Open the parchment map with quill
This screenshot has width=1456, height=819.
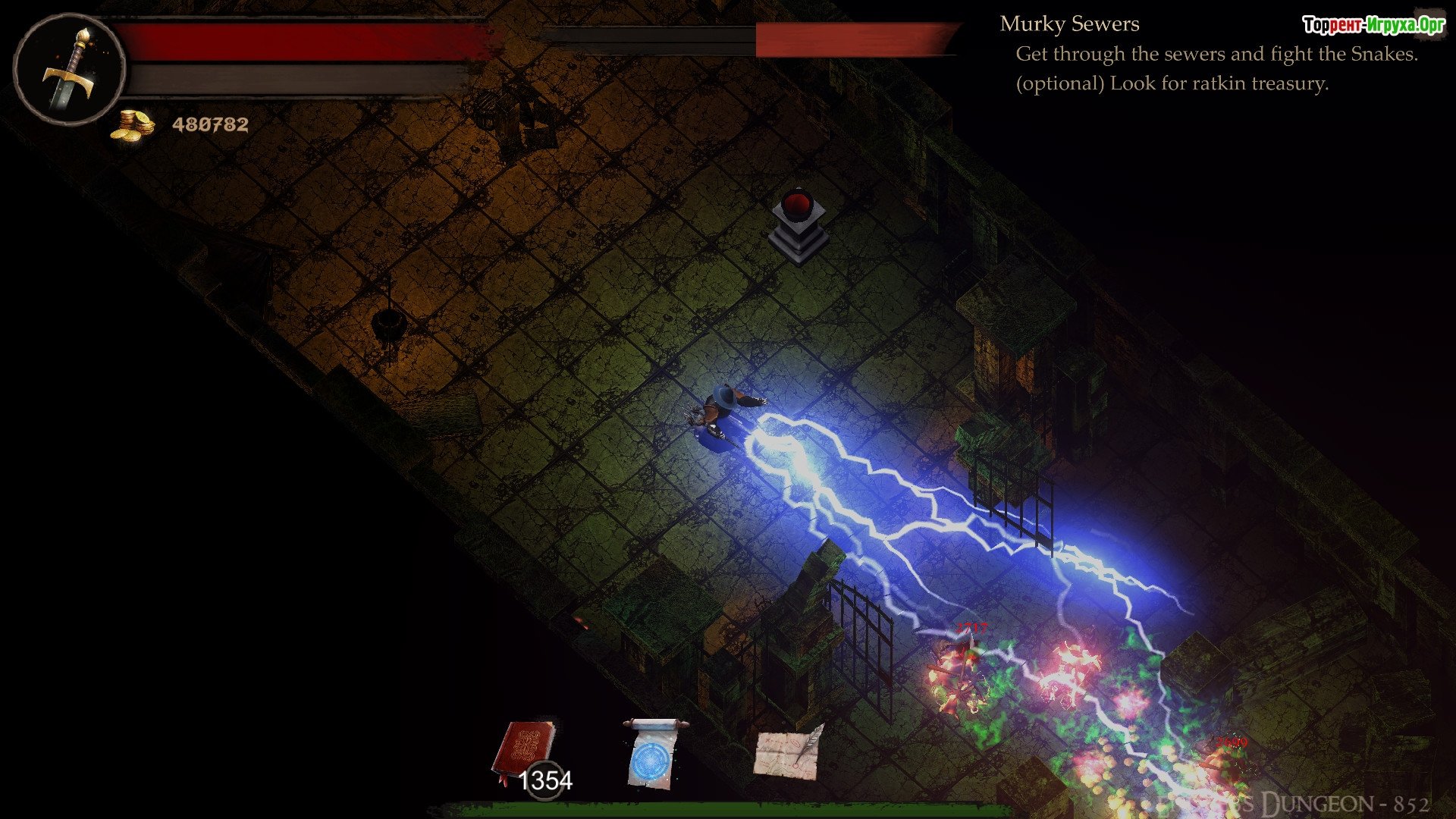(x=789, y=752)
